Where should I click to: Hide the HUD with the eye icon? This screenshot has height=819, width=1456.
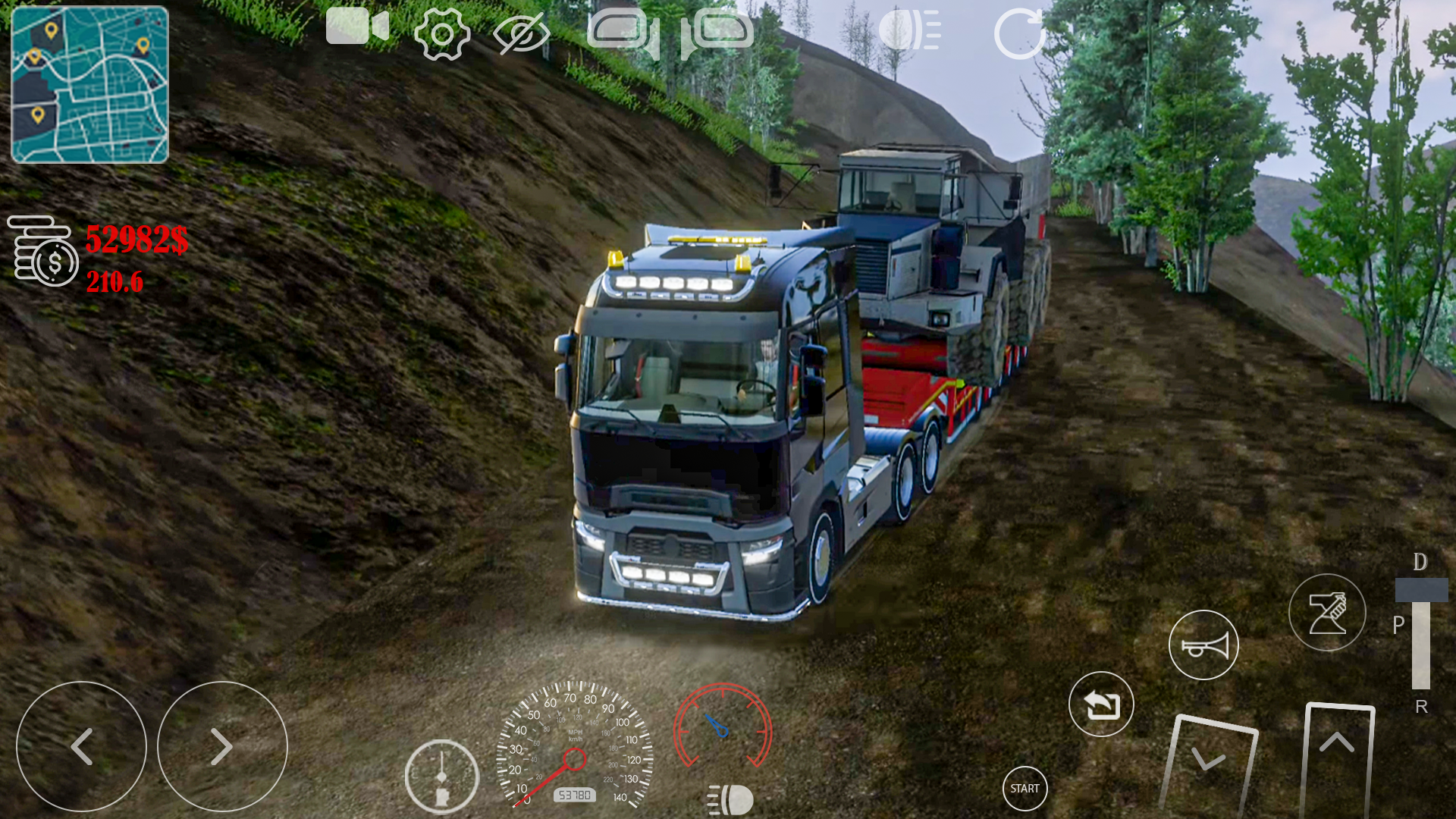(523, 32)
